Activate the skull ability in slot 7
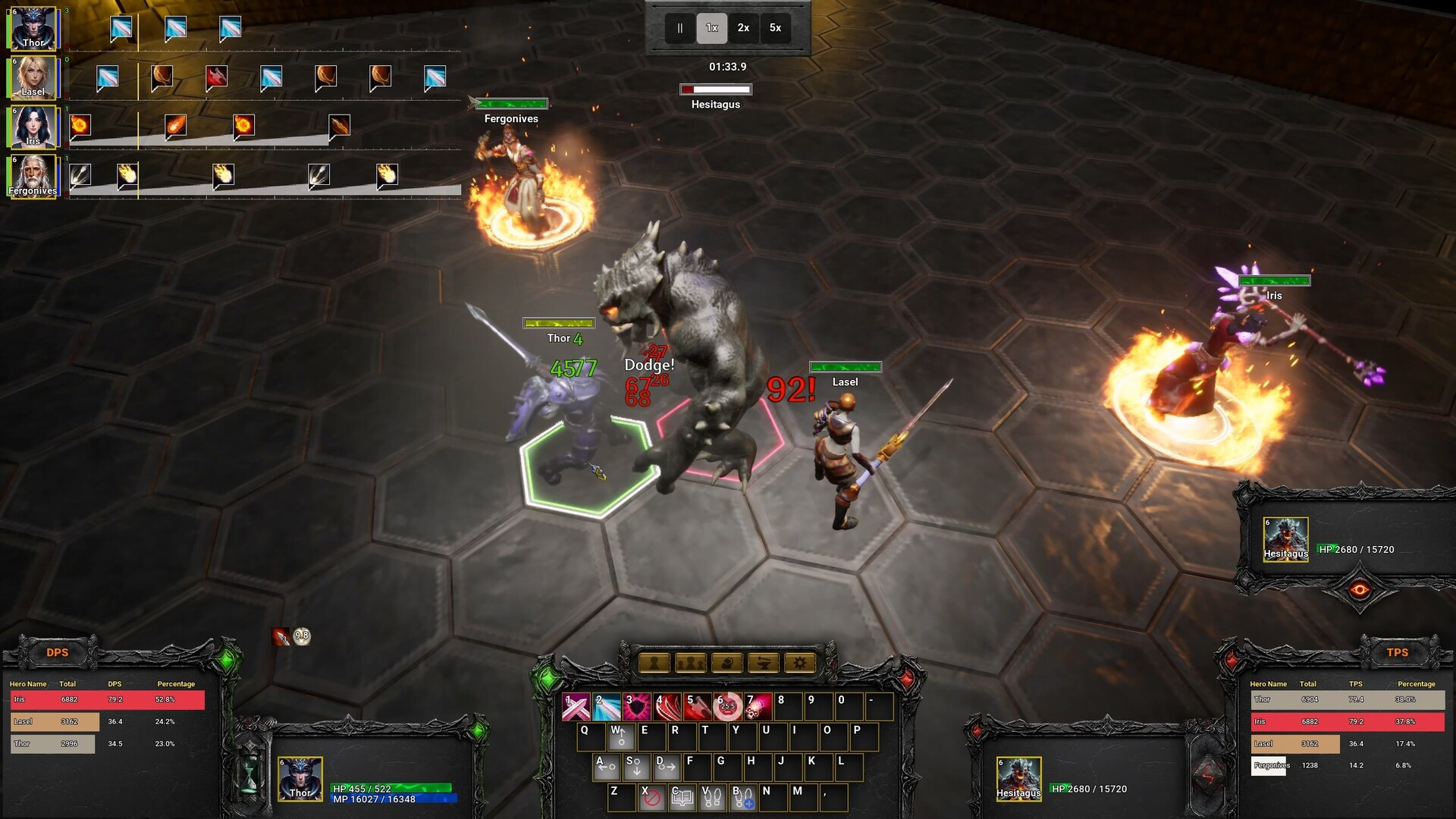Screen dimensions: 1456x819 coord(758,707)
